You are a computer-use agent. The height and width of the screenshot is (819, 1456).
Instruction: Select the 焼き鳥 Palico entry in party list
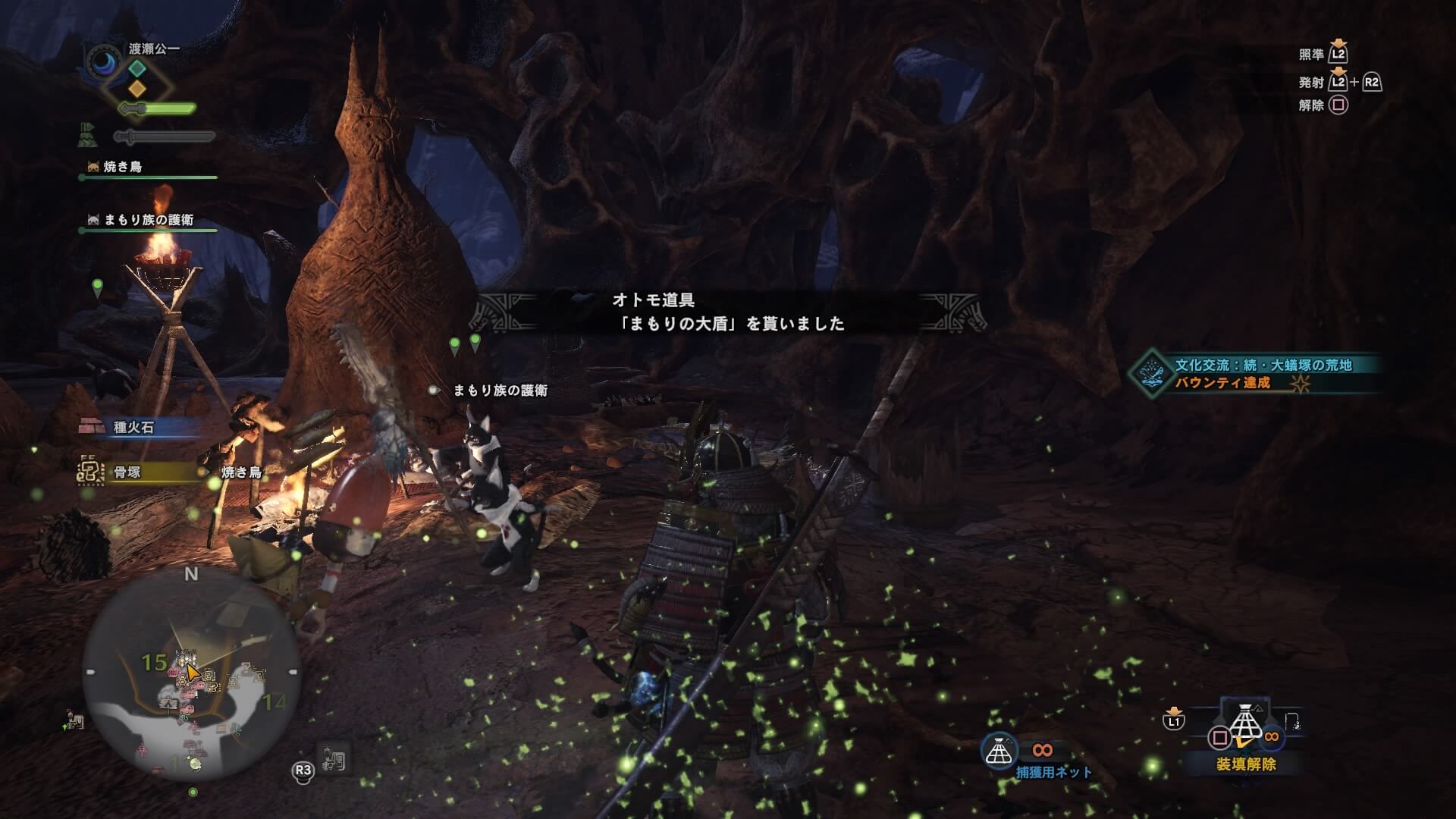point(123,167)
